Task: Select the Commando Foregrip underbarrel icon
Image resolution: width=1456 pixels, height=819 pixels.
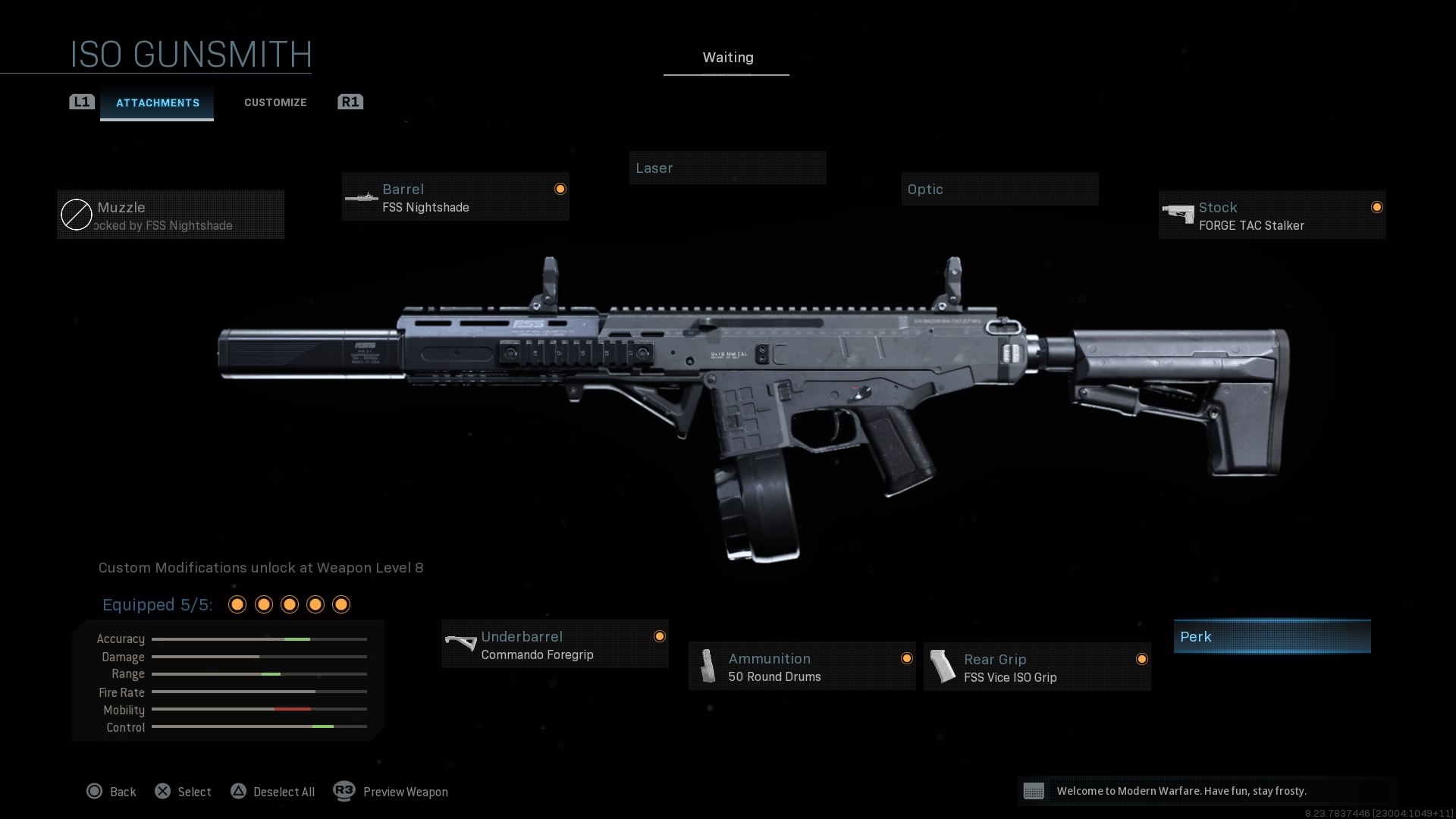Action: tap(460, 644)
